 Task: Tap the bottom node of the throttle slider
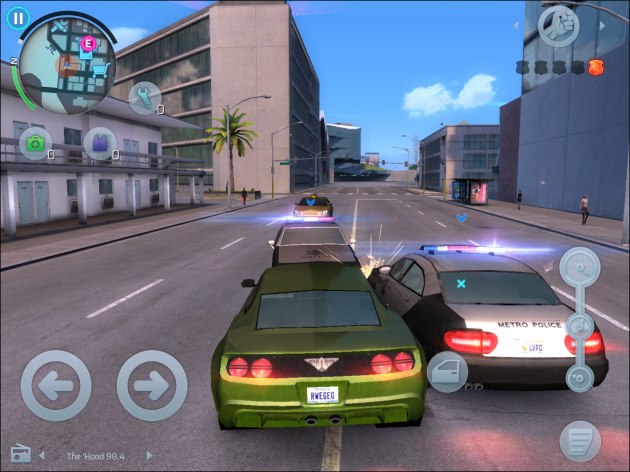(x=579, y=378)
